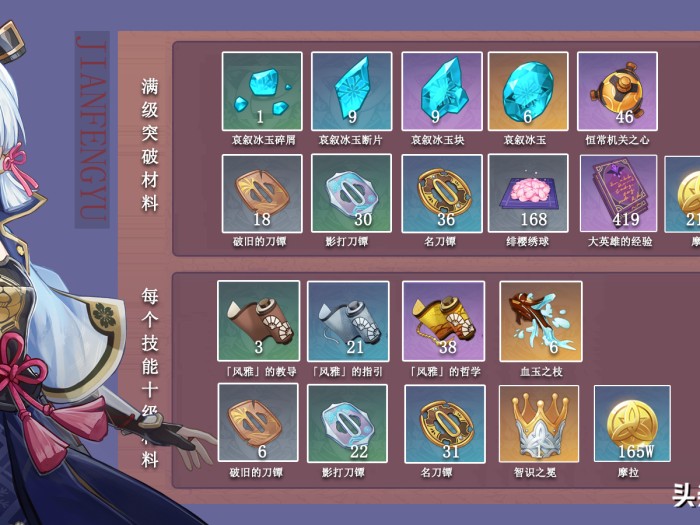Select the 绯樱绣球 flower item
700x525 pixels.
pyautogui.click(x=528, y=193)
